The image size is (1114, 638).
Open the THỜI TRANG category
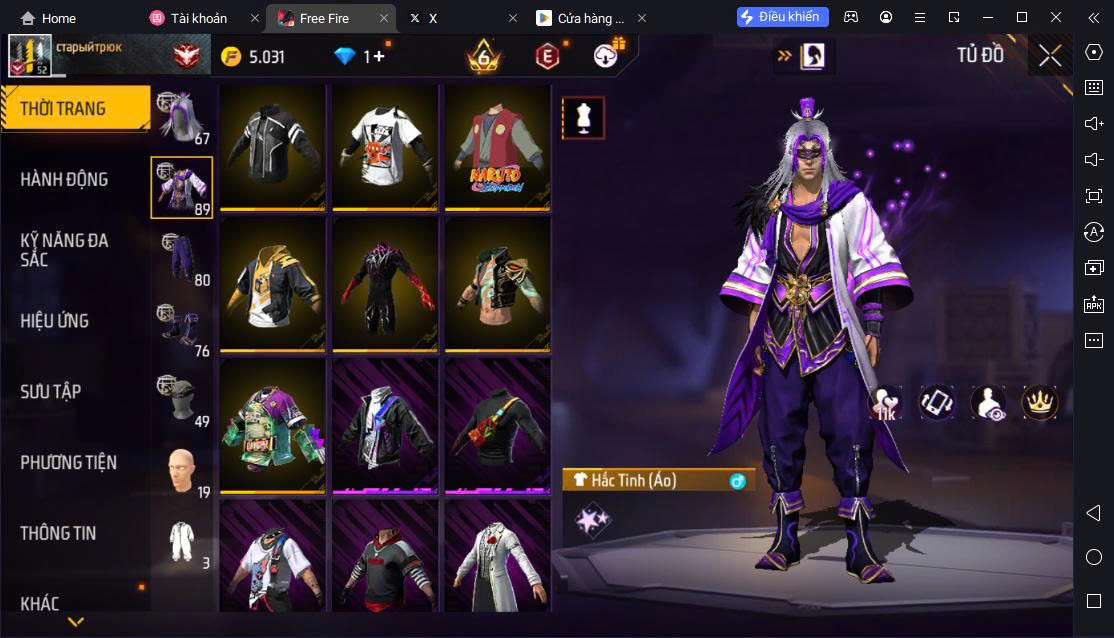(x=75, y=109)
